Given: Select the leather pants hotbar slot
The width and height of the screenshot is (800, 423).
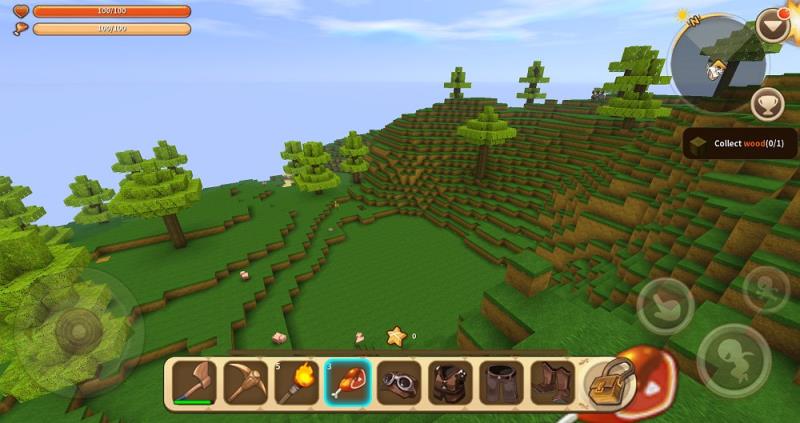Looking at the screenshot, I should pos(501,381).
